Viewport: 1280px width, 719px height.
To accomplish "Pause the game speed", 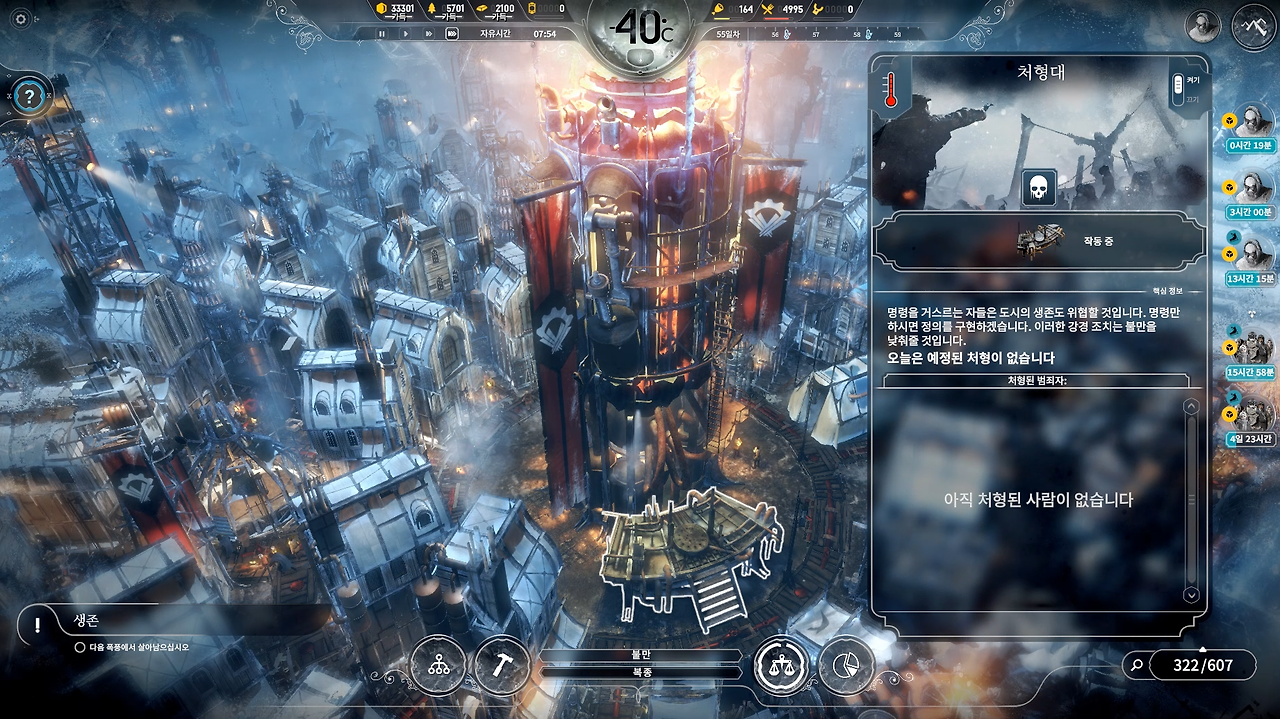I will click(x=382, y=34).
